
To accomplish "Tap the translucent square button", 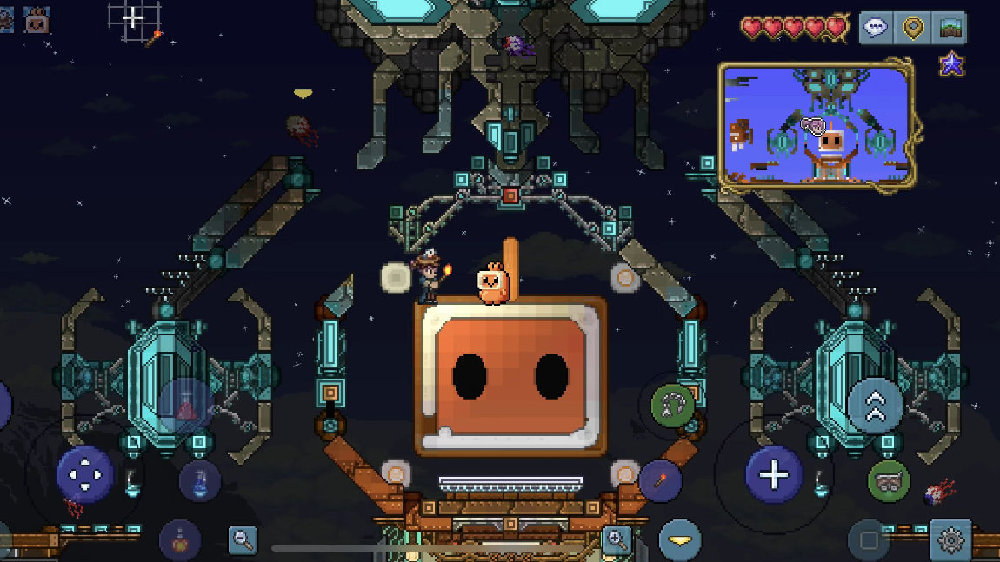I will pos(869,540).
